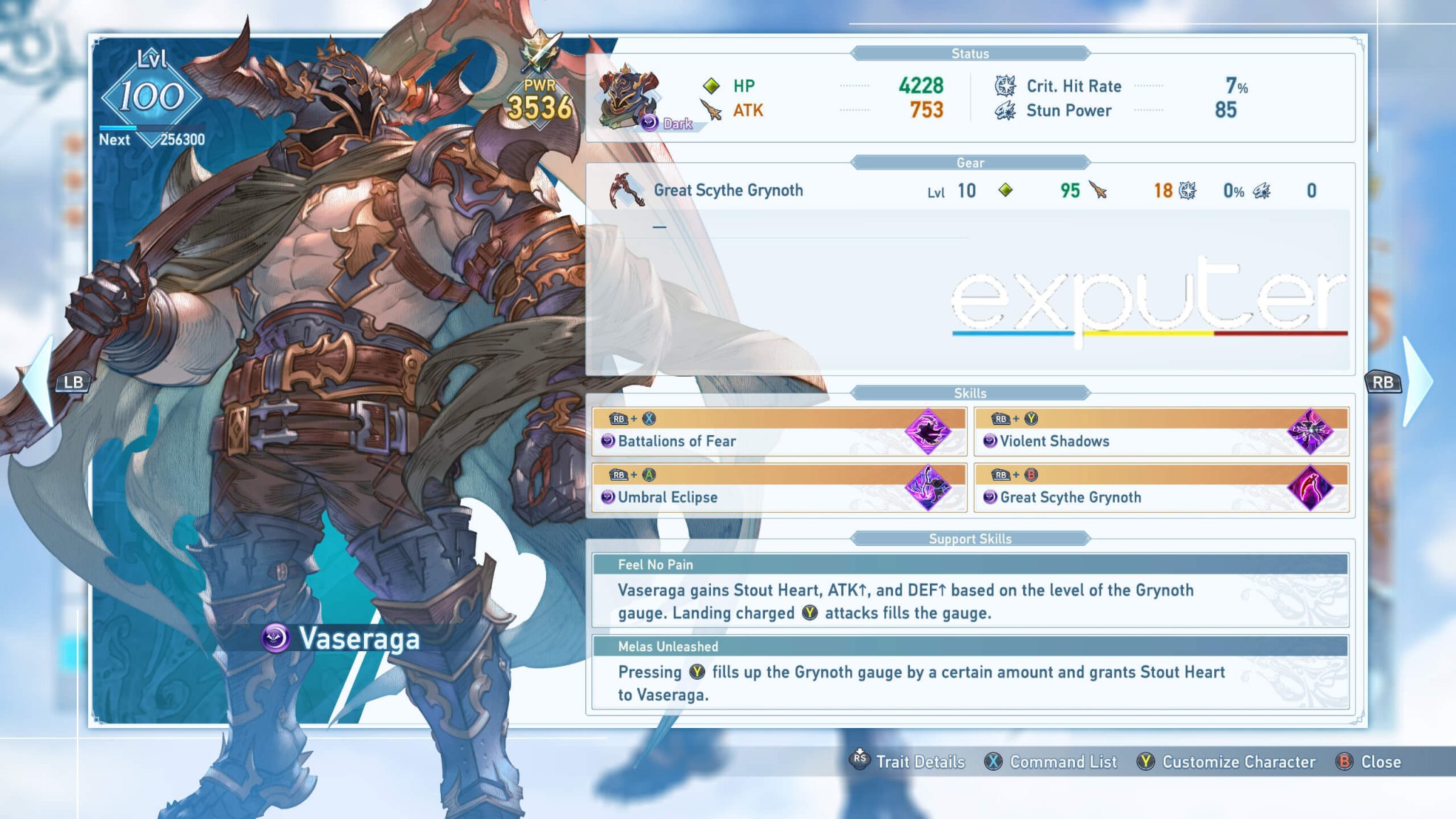
Task: Switch to the Support Skills section header
Action: click(971, 539)
